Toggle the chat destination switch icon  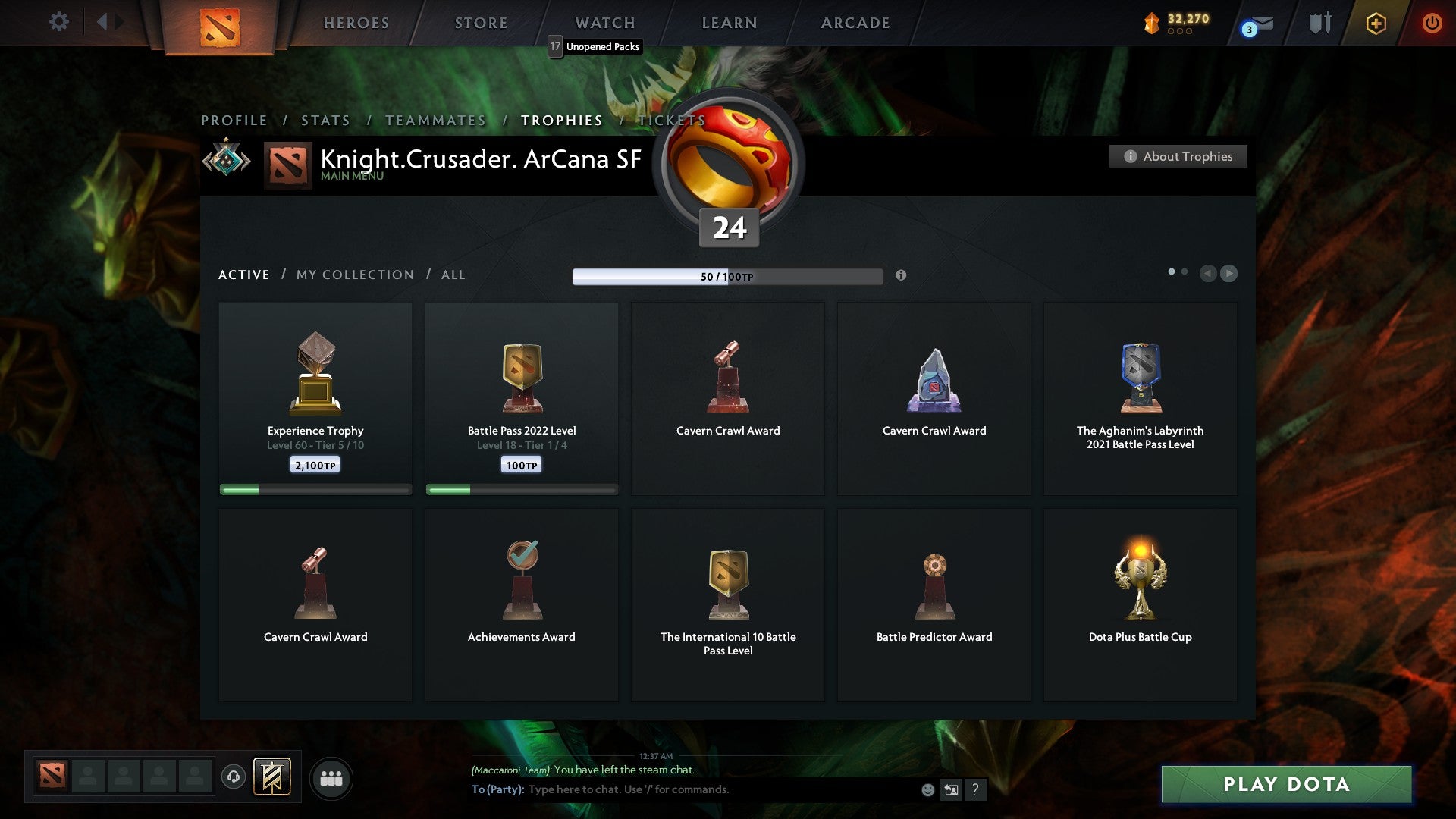(x=951, y=789)
